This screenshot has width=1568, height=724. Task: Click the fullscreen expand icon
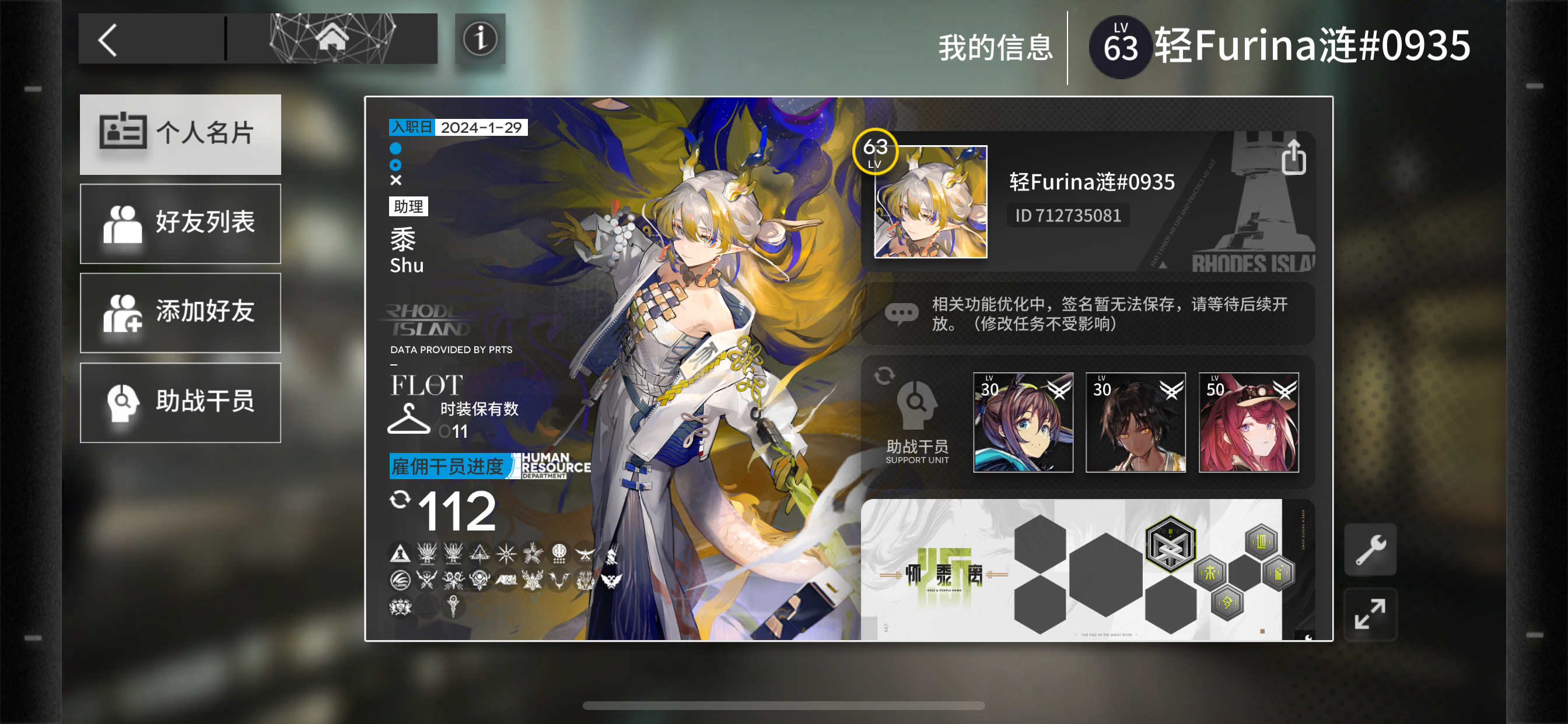coord(1370,614)
